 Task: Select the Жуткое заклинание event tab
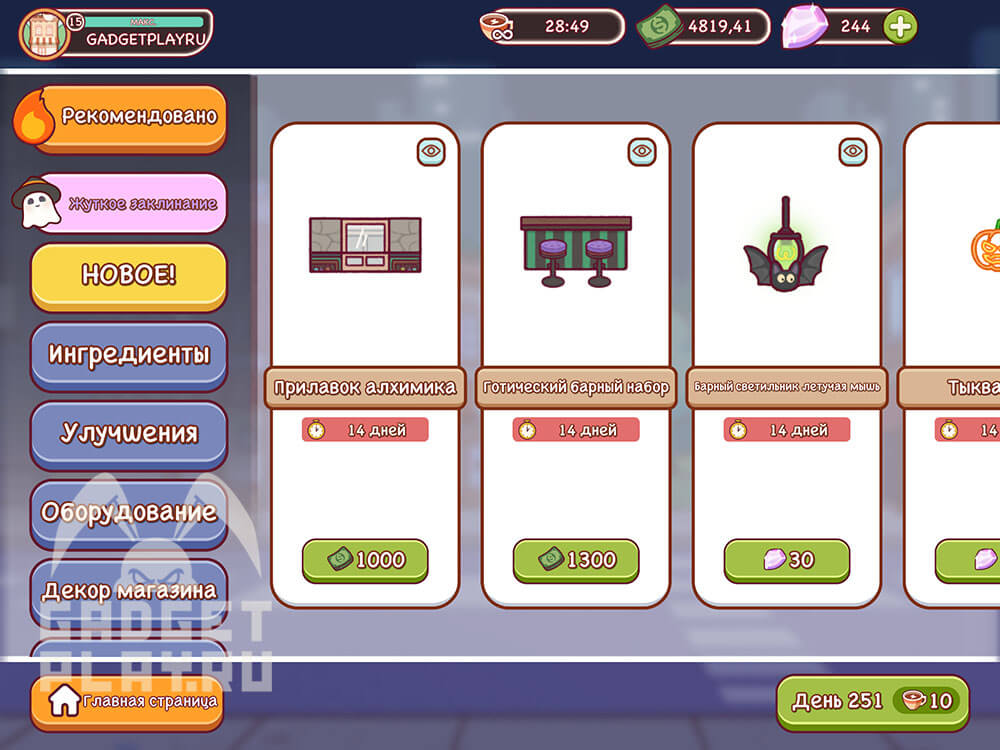coord(130,203)
